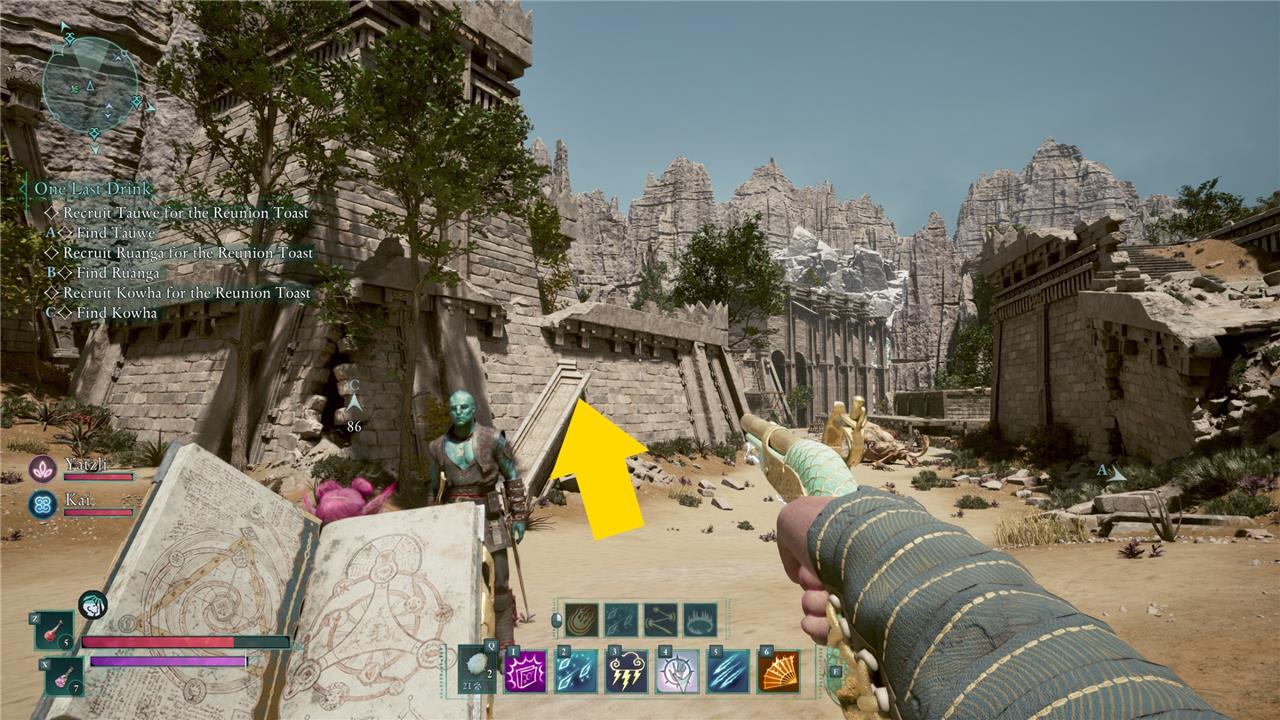Select the One Last Drink quest title
1280x720 pixels.
(x=92, y=189)
